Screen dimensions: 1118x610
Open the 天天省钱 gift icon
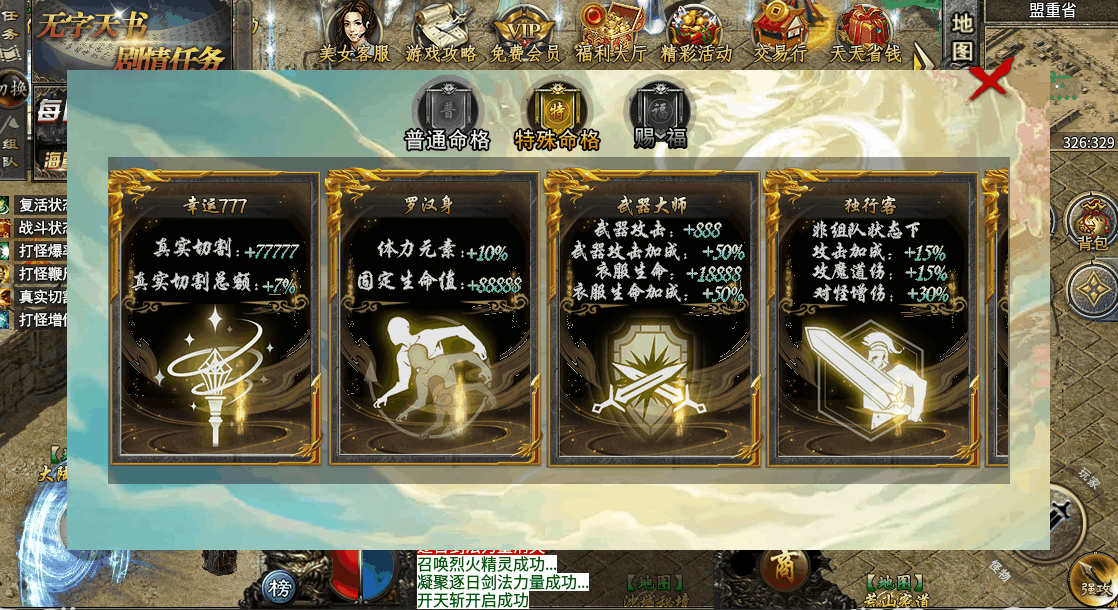[x=866, y=32]
